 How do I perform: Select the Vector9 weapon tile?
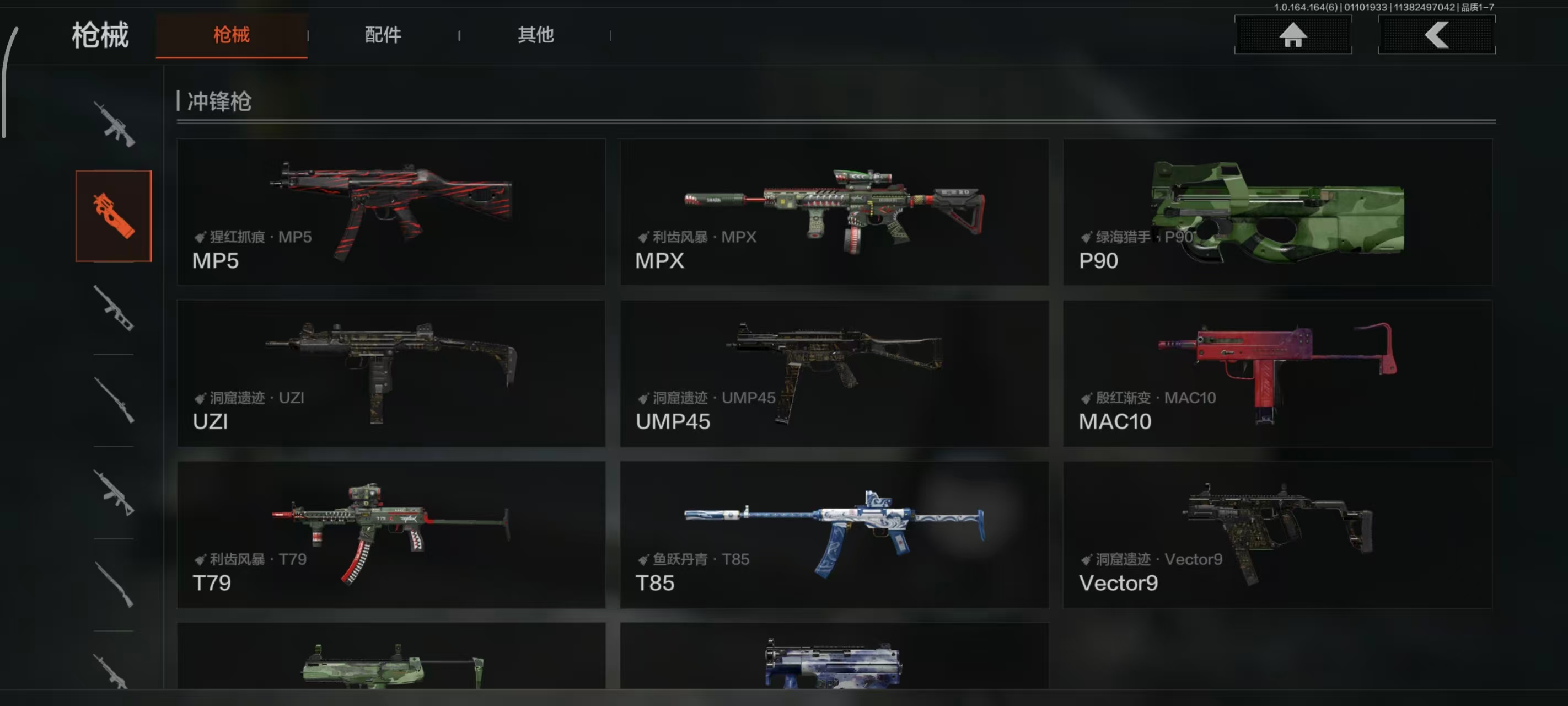[1277, 534]
